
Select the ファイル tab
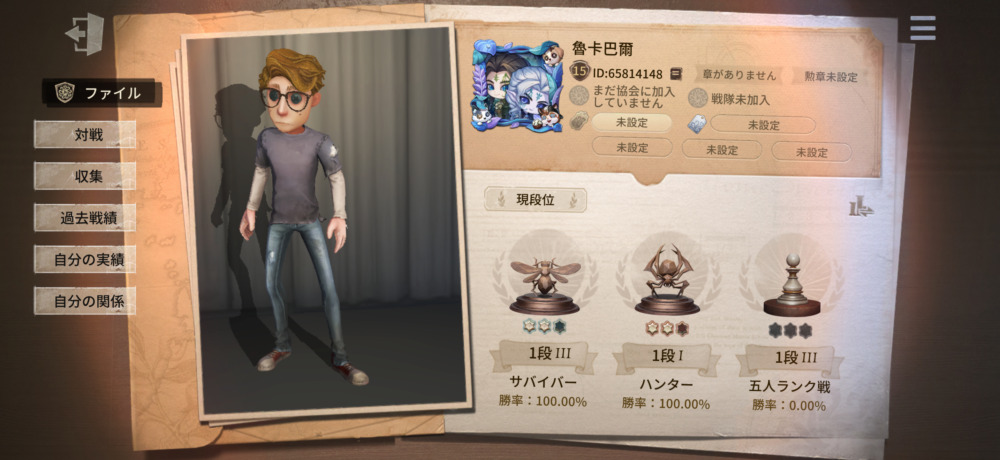tap(100, 93)
